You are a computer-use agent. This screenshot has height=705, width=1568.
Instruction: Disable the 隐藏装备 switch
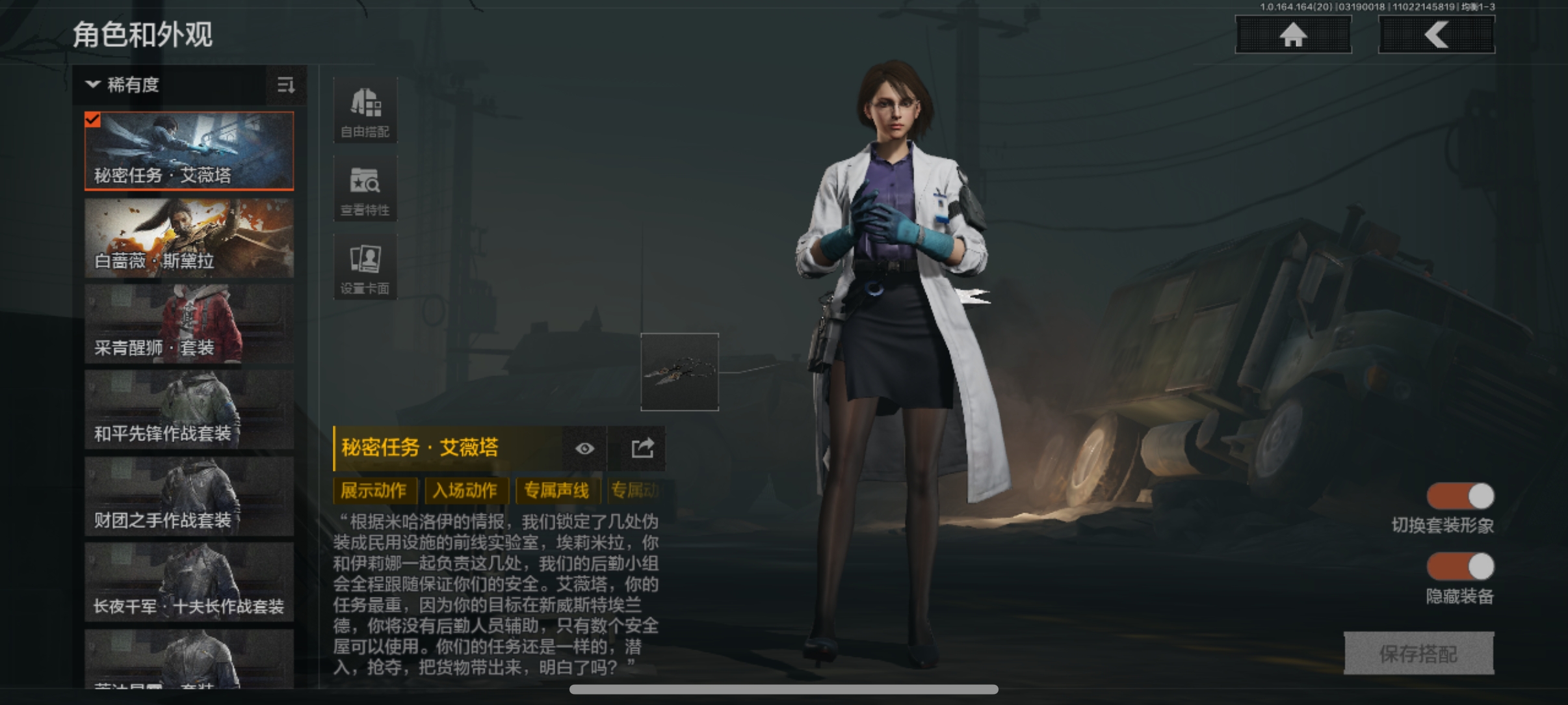coord(1461,567)
